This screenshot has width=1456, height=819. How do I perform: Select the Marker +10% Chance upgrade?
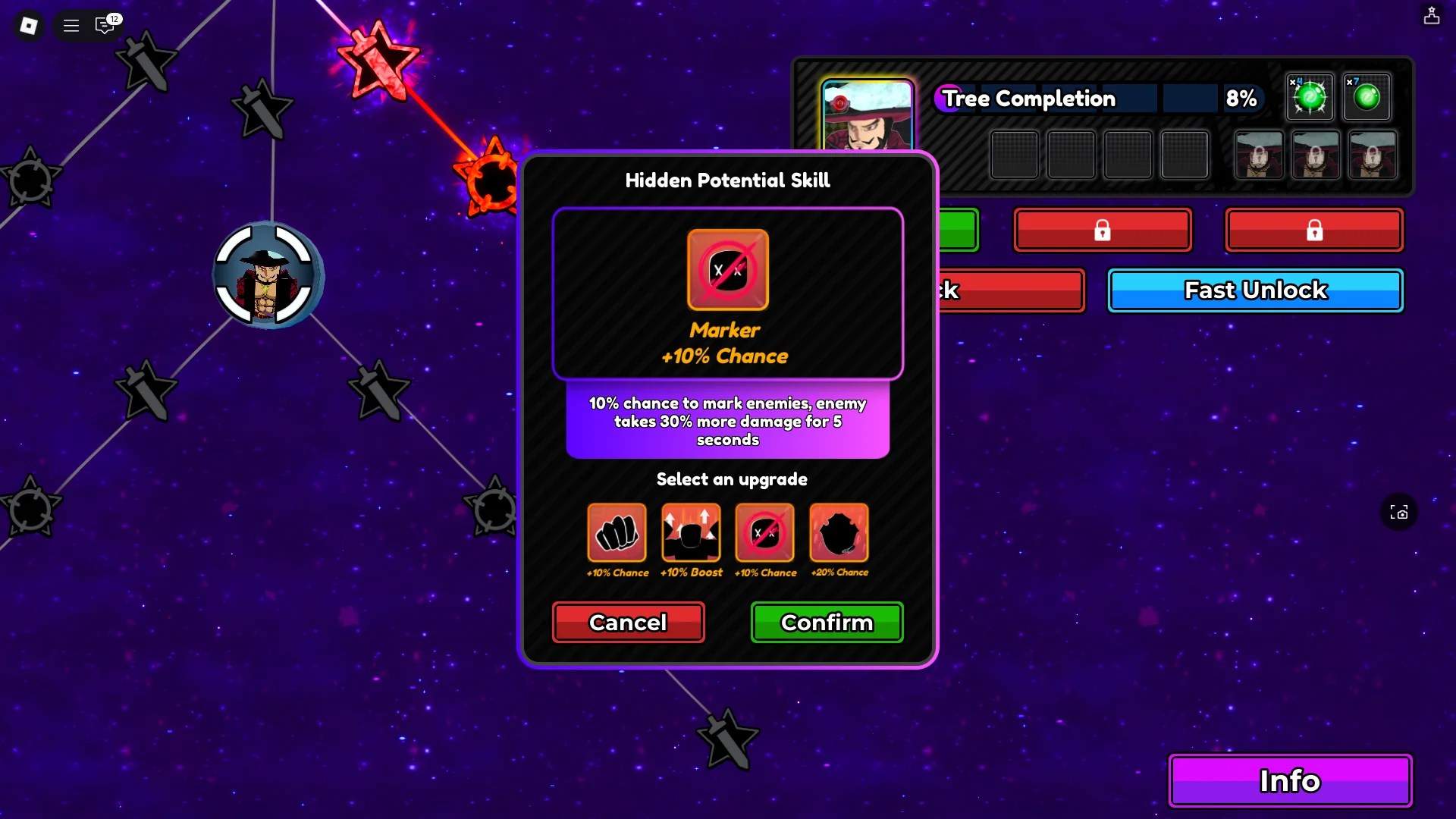pyautogui.click(x=764, y=532)
